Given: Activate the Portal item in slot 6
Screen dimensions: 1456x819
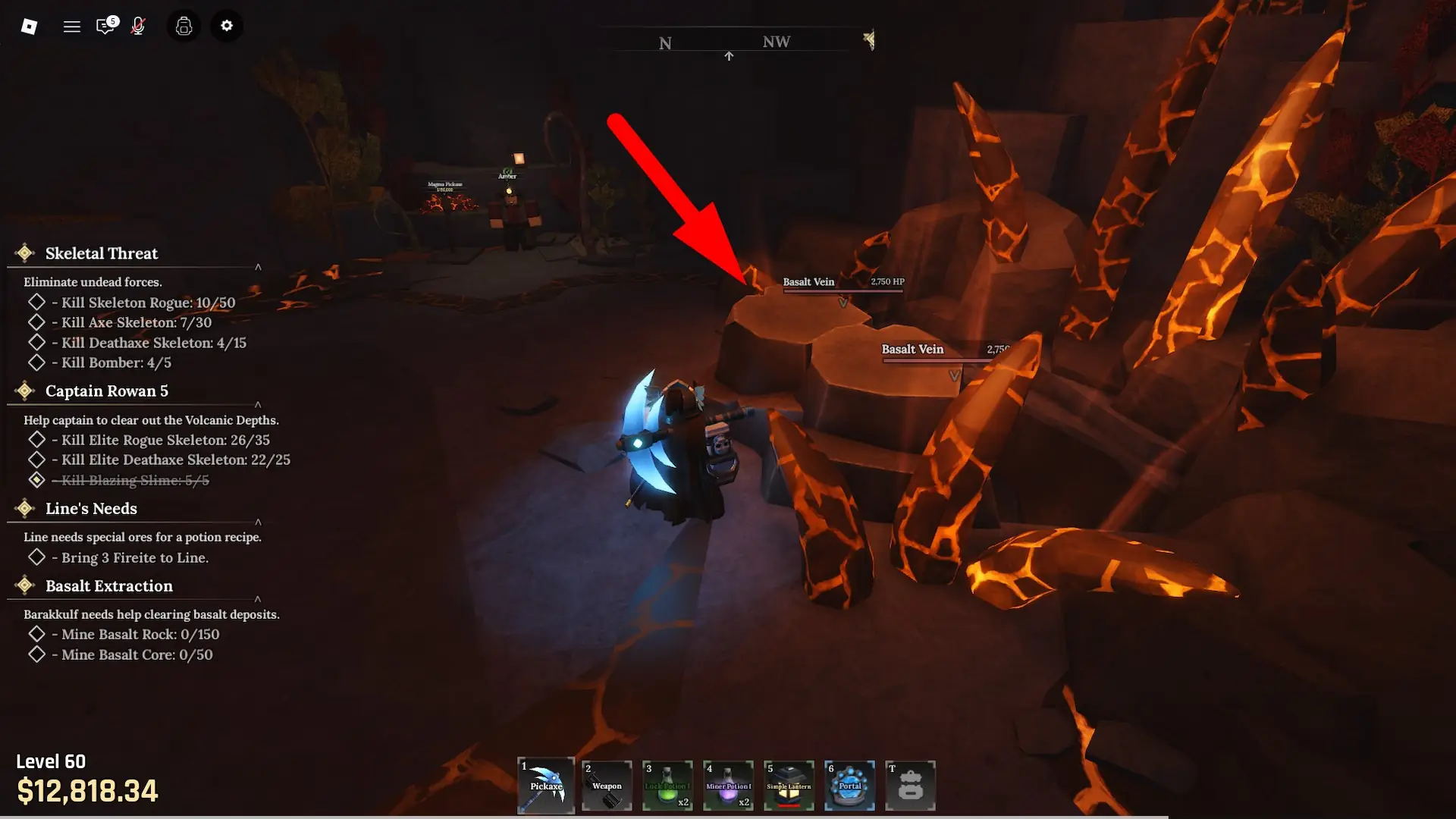Looking at the screenshot, I should [849, 786].
